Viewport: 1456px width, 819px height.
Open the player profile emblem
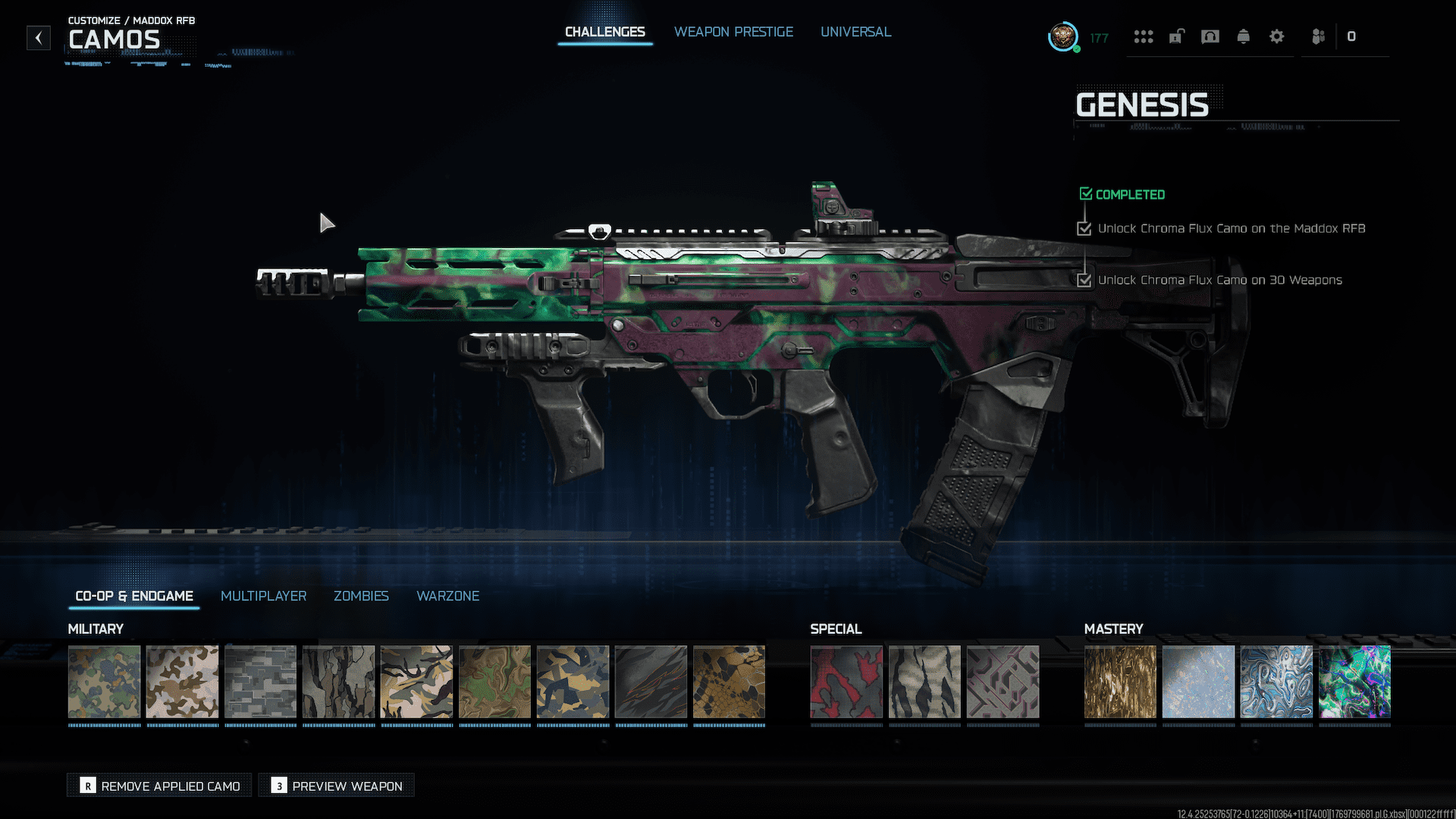1063,36
